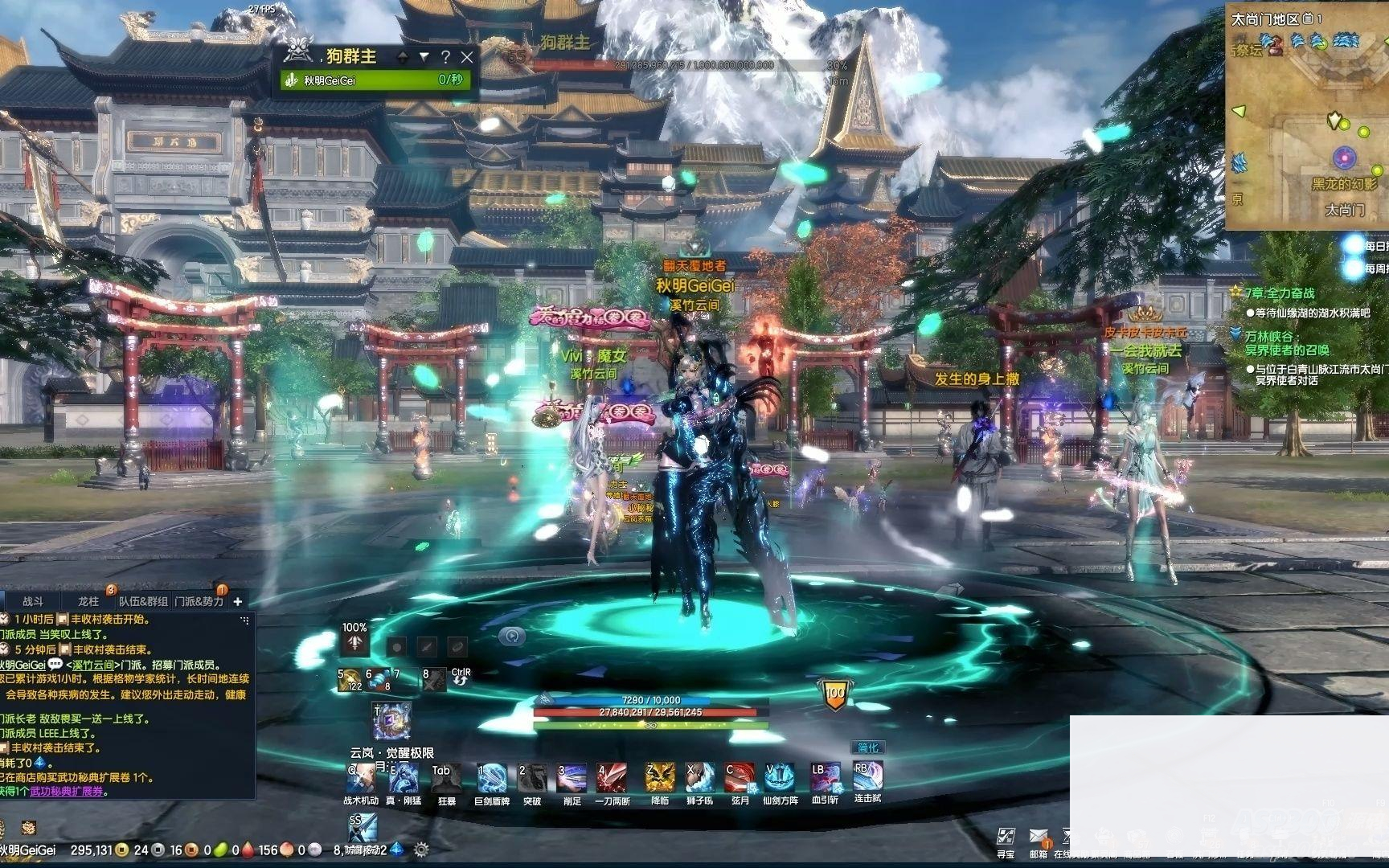Screen dimensions: 1389x868
Task: Toggle the 简化 simplify button
Action: pos(868,747)
